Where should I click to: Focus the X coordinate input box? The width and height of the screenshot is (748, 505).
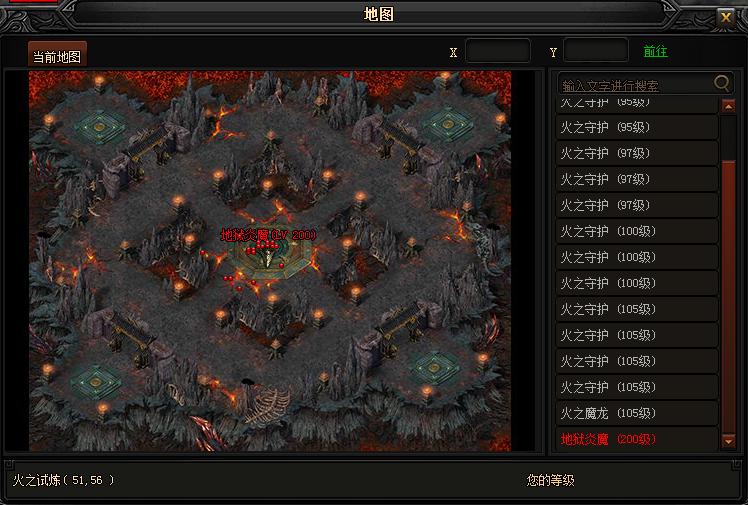(497, 51)
